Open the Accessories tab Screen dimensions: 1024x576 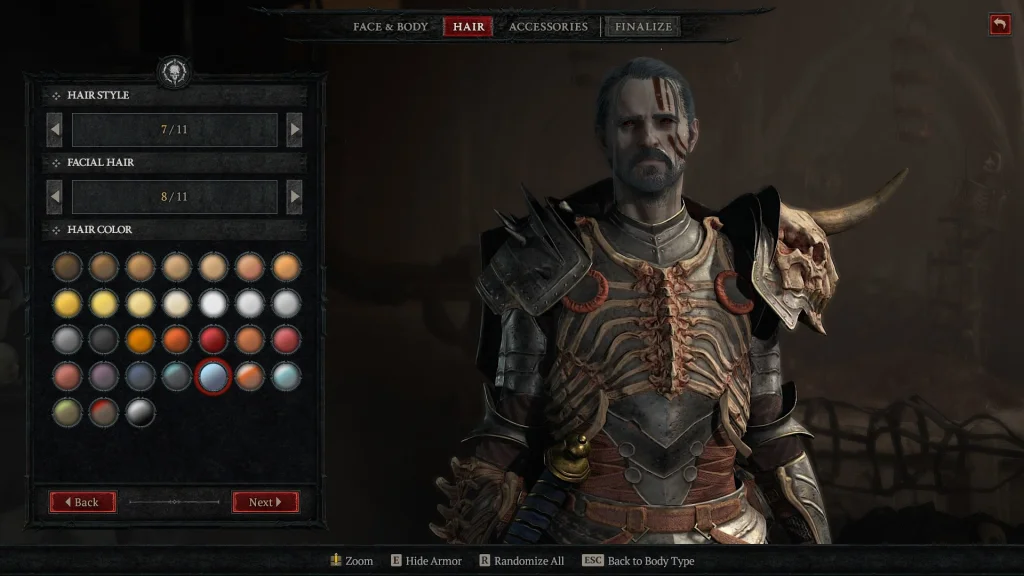pyautogui.click(x=548, y=27)
